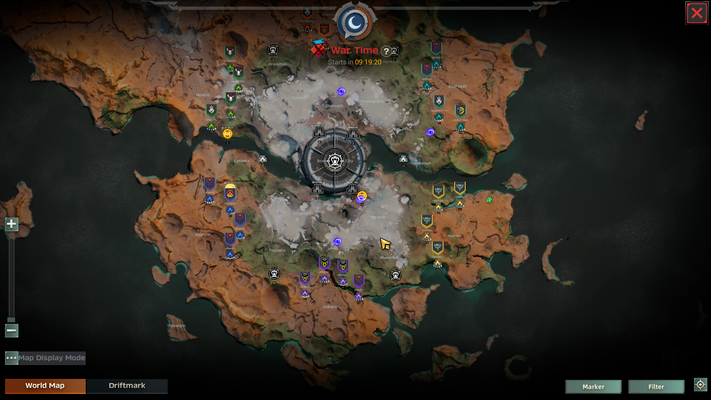
Task: Open the Marker panel
Action: pos(593,386)
